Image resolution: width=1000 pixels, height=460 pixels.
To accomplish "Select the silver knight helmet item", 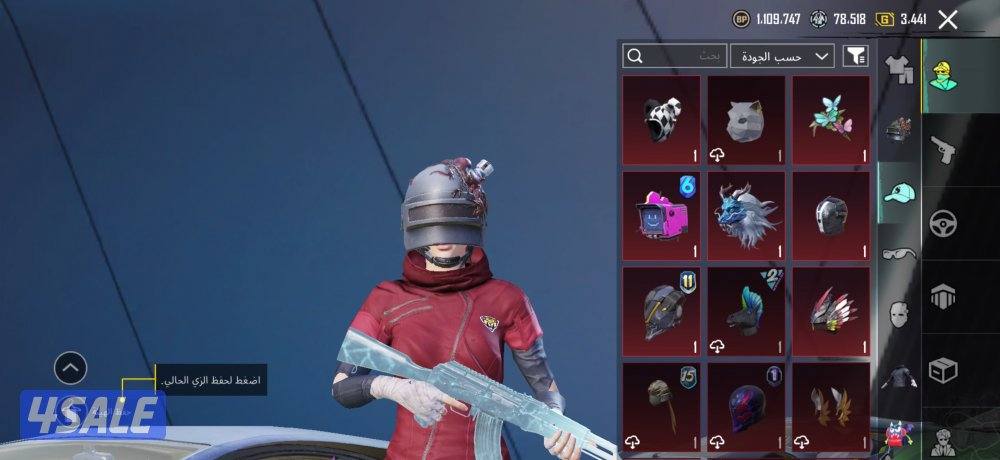I will (x=831, y=215).
